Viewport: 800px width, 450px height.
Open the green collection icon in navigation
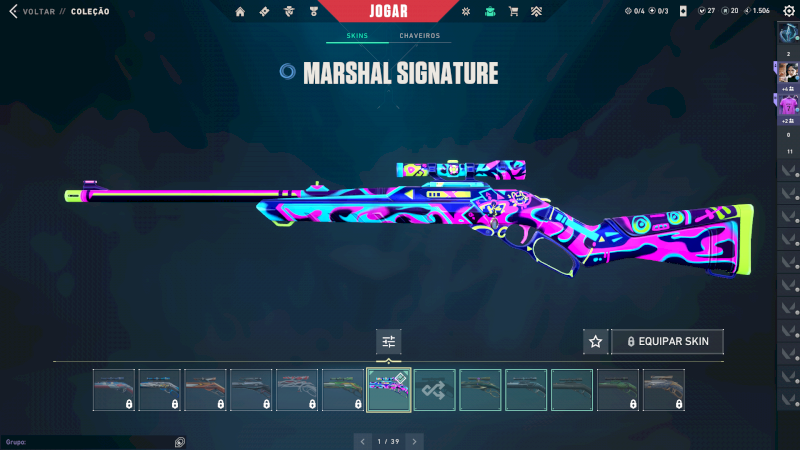point(489,12)
